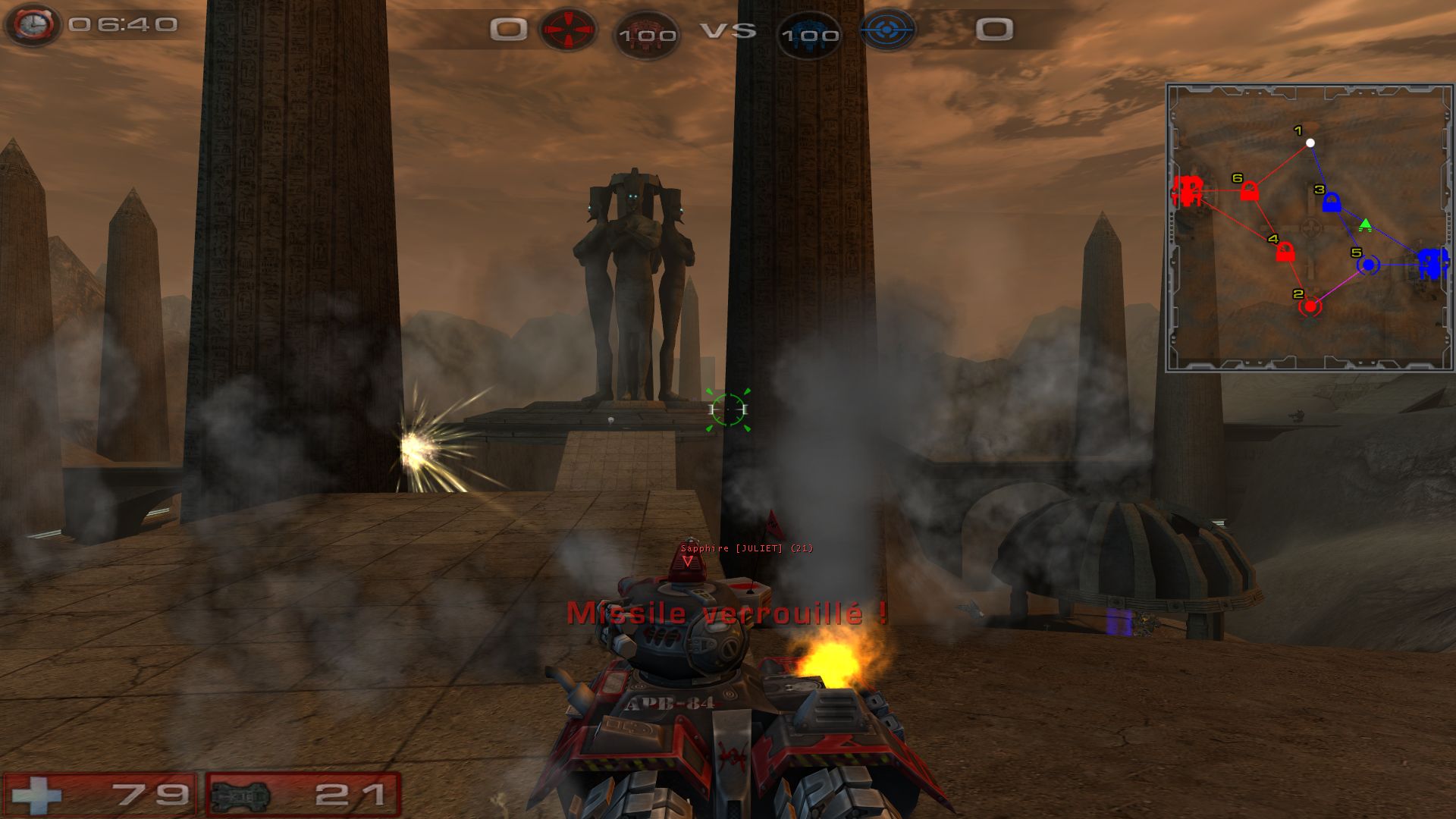Select red node 2 on the minimap

point(1310,306)
